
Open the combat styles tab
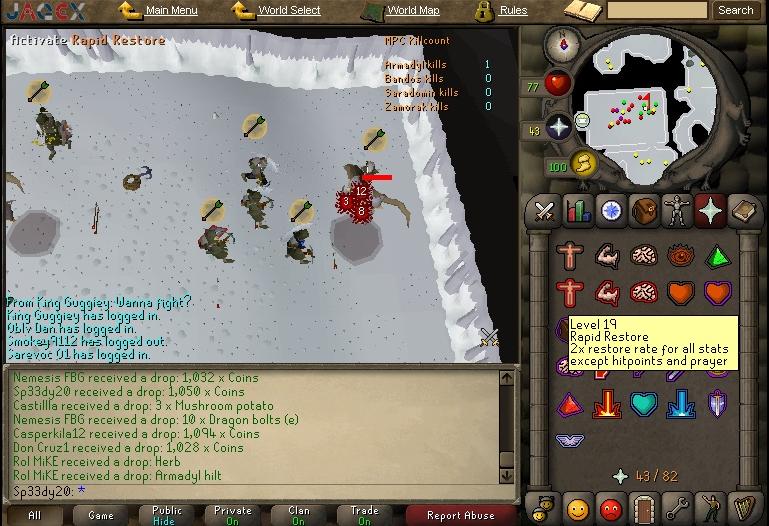tap(544, 211)
